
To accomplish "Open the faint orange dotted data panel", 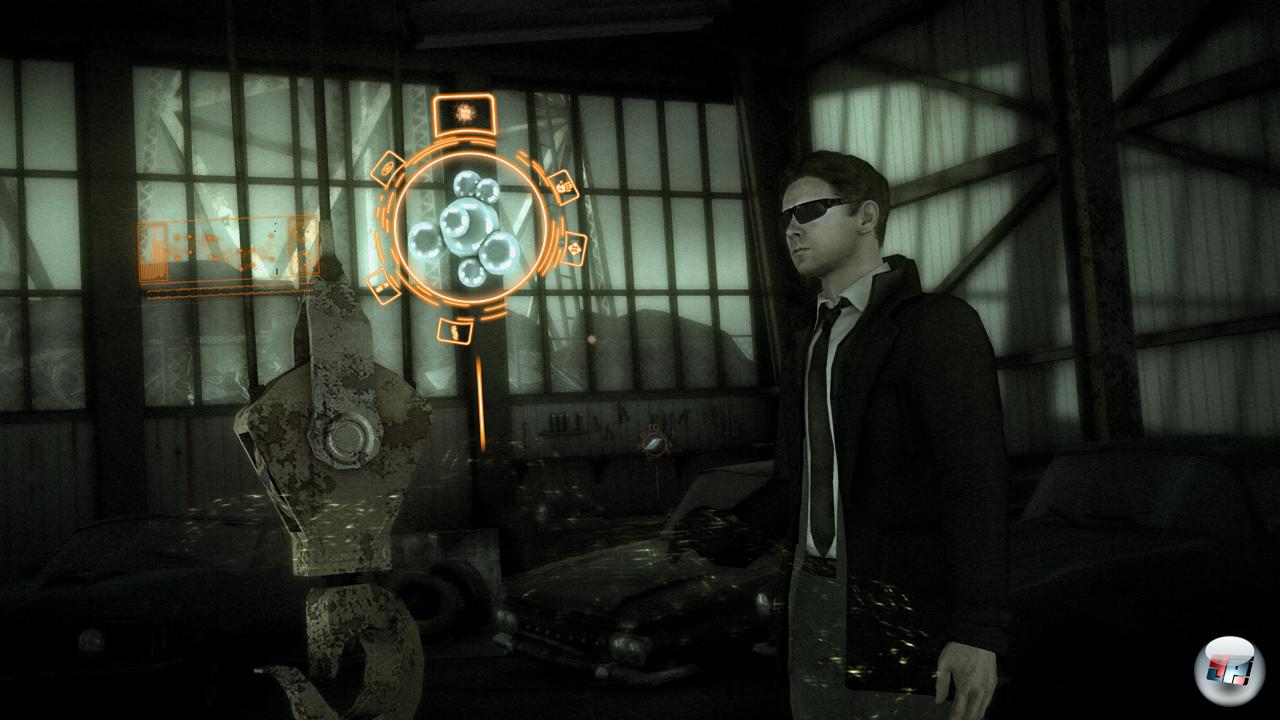I will click(x=228, y=252).
